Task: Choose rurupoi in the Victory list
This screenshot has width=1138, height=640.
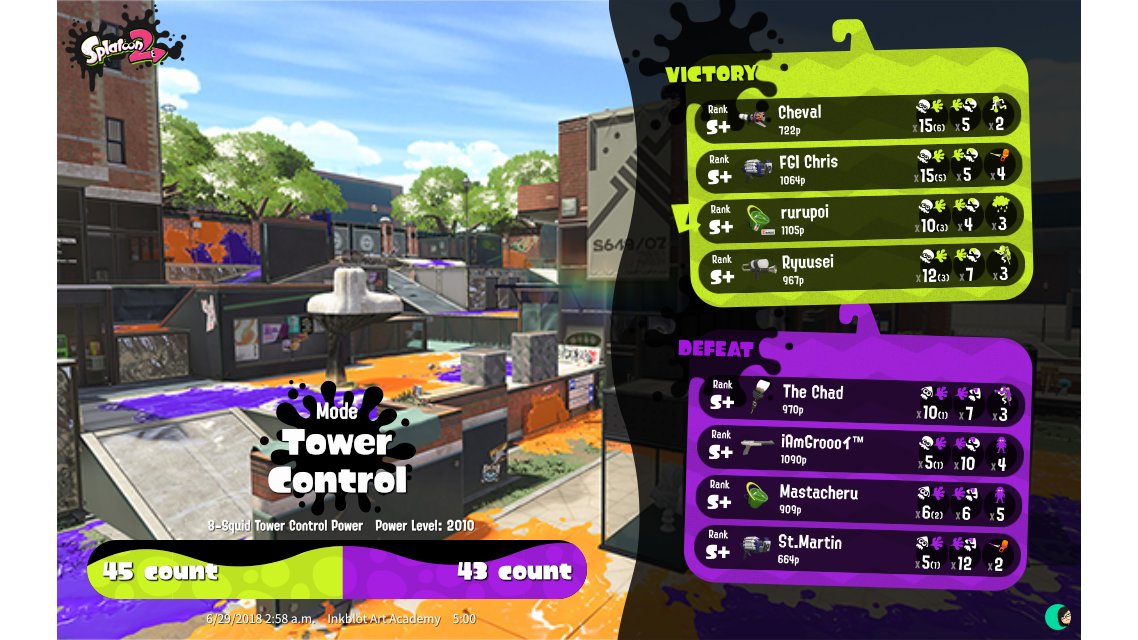Action: click(x=857, y=218)
